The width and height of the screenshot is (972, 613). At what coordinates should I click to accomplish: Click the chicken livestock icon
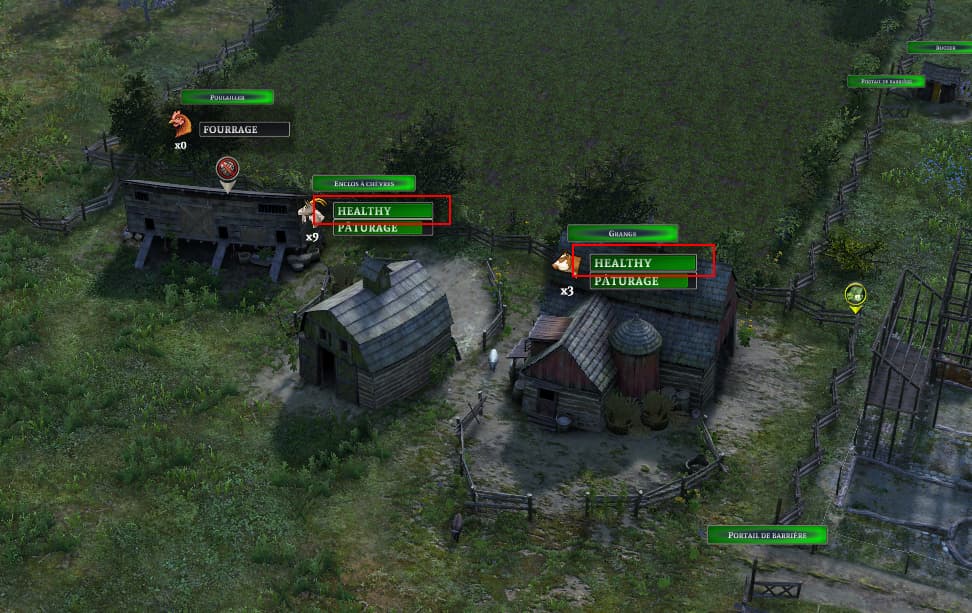coord(180,124)
